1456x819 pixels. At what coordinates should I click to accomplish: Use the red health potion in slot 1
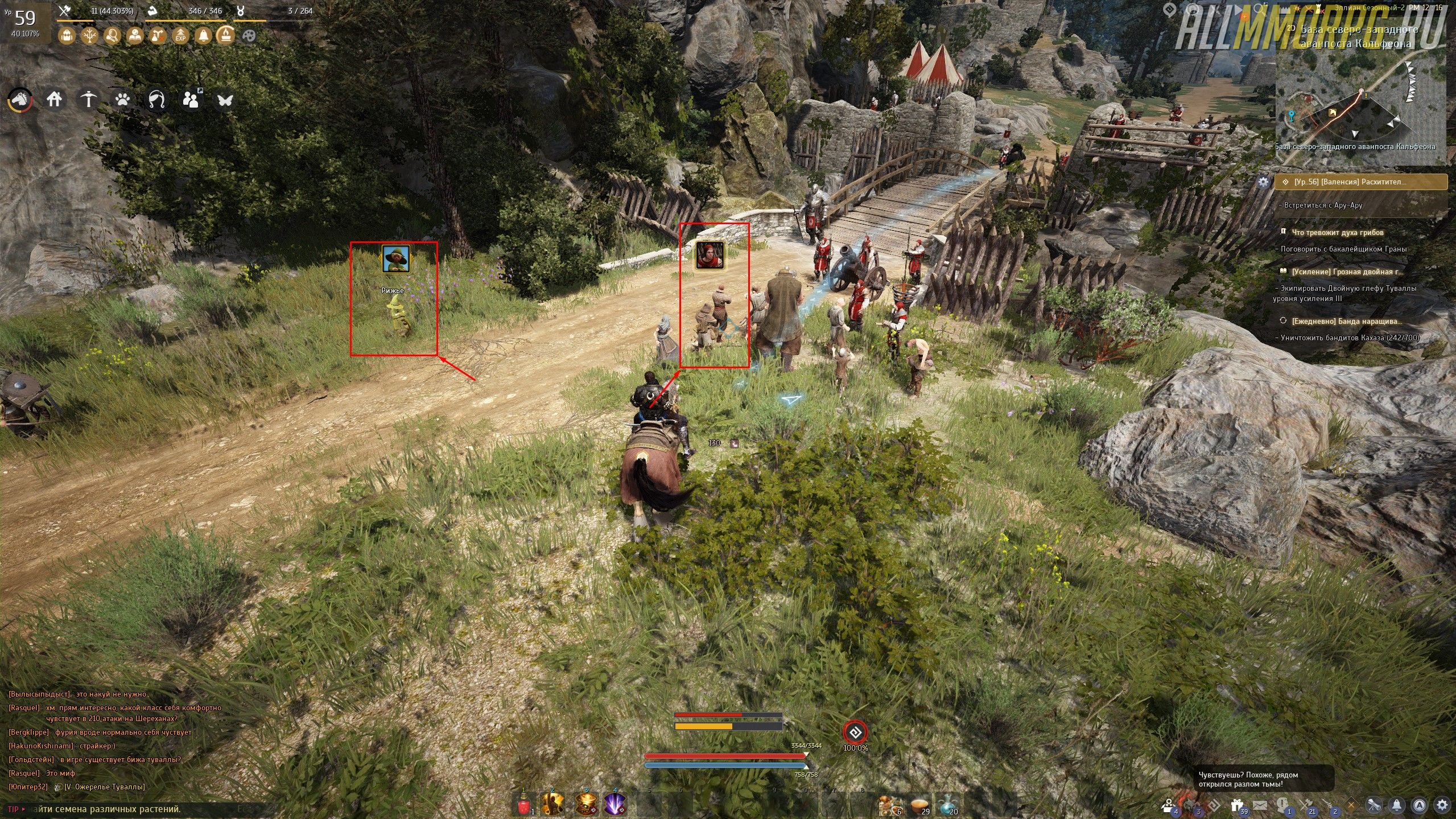[x=524, y=804]
